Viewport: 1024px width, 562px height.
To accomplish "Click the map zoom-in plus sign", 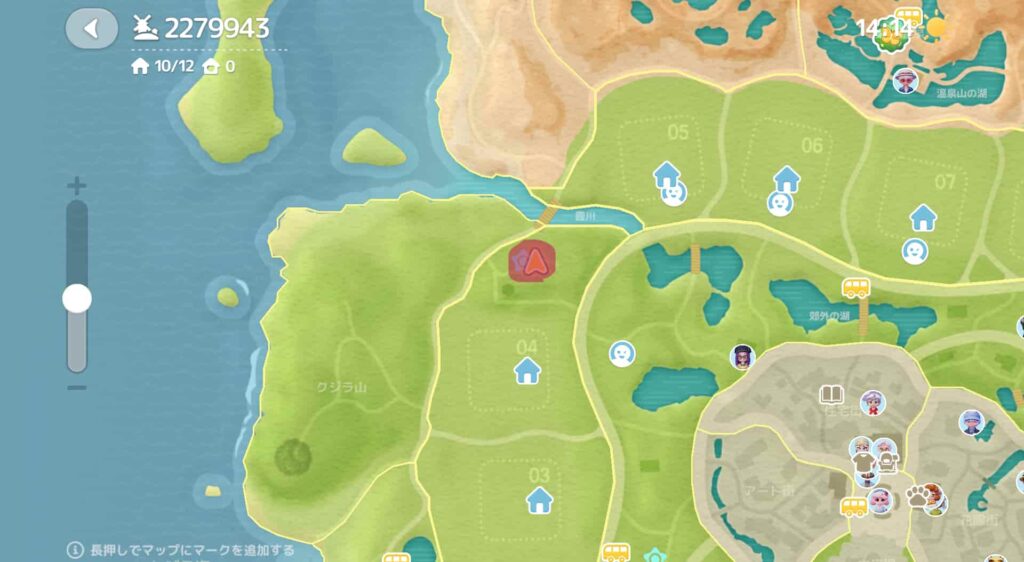I will pyautogui.click(x=76, y=186).
